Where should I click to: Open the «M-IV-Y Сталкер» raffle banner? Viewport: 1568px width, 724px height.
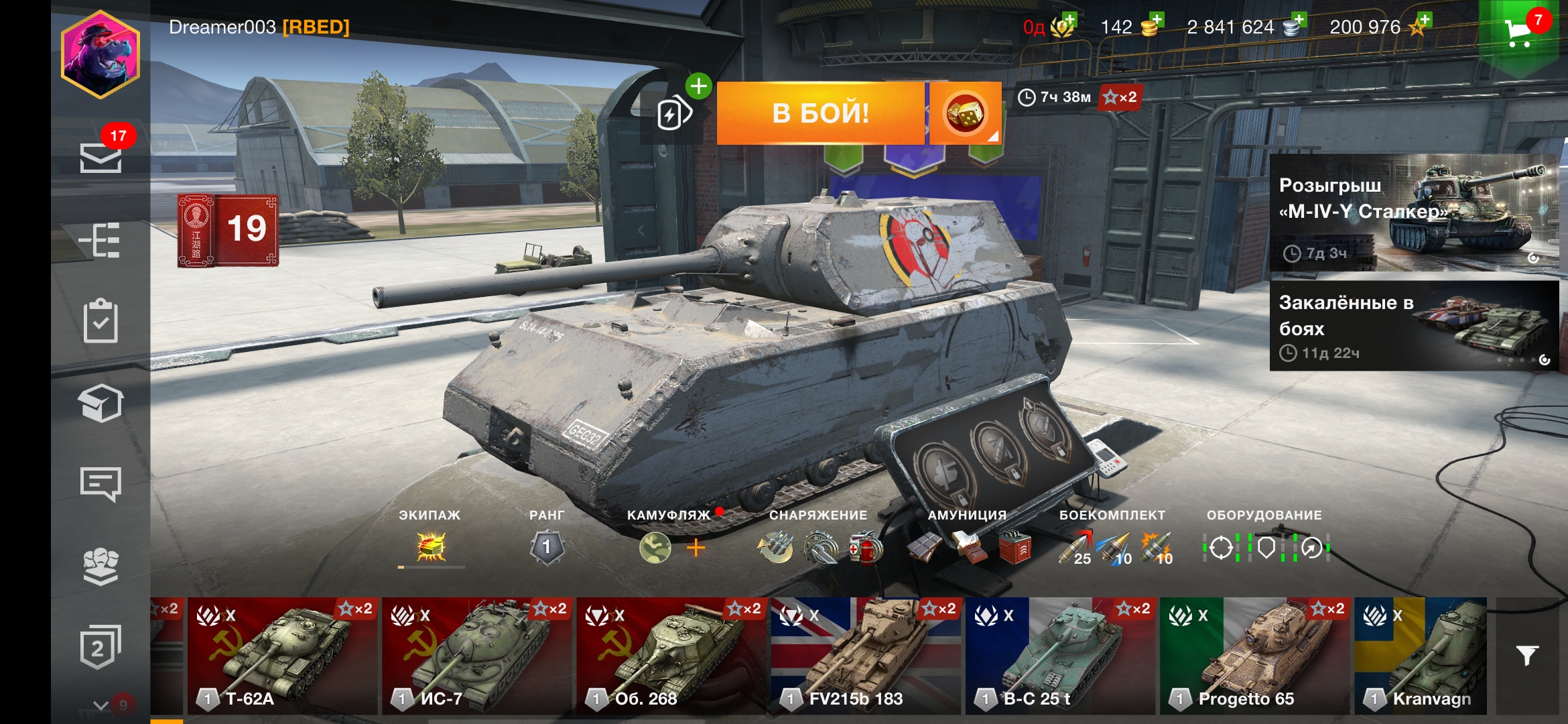1414,213
